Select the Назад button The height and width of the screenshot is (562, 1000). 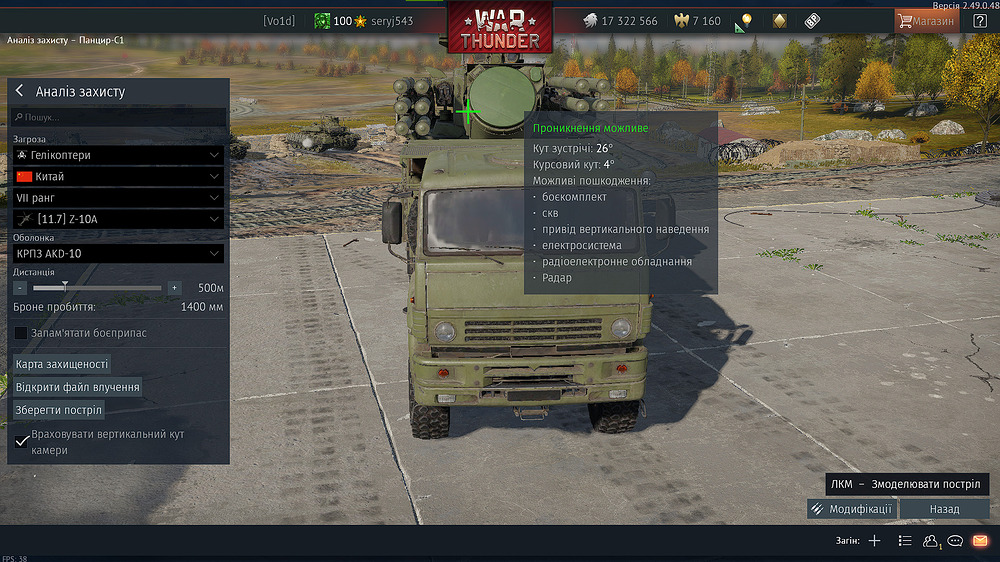[944, 509]
